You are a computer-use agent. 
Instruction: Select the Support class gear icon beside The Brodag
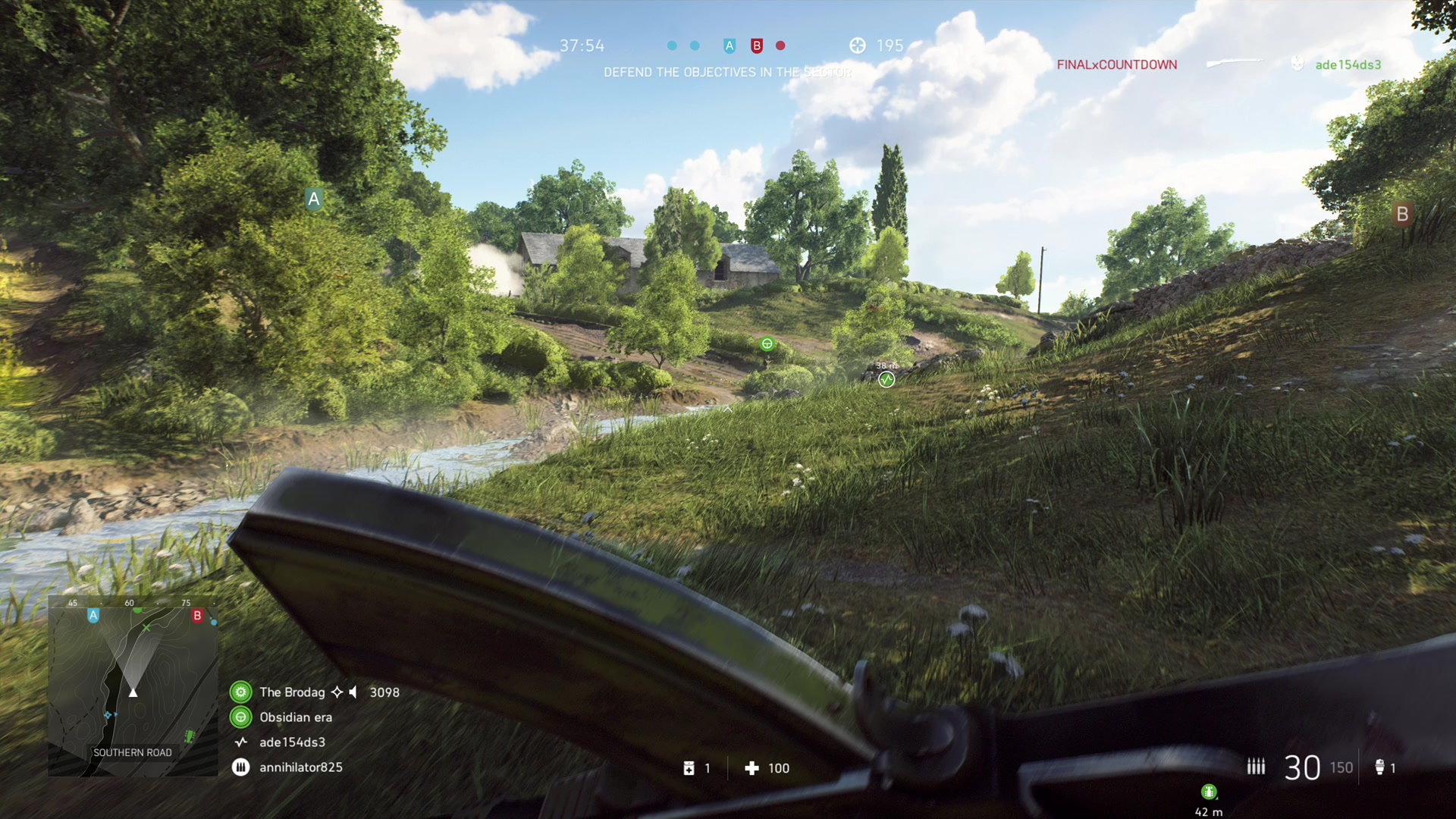coord(240,692)
